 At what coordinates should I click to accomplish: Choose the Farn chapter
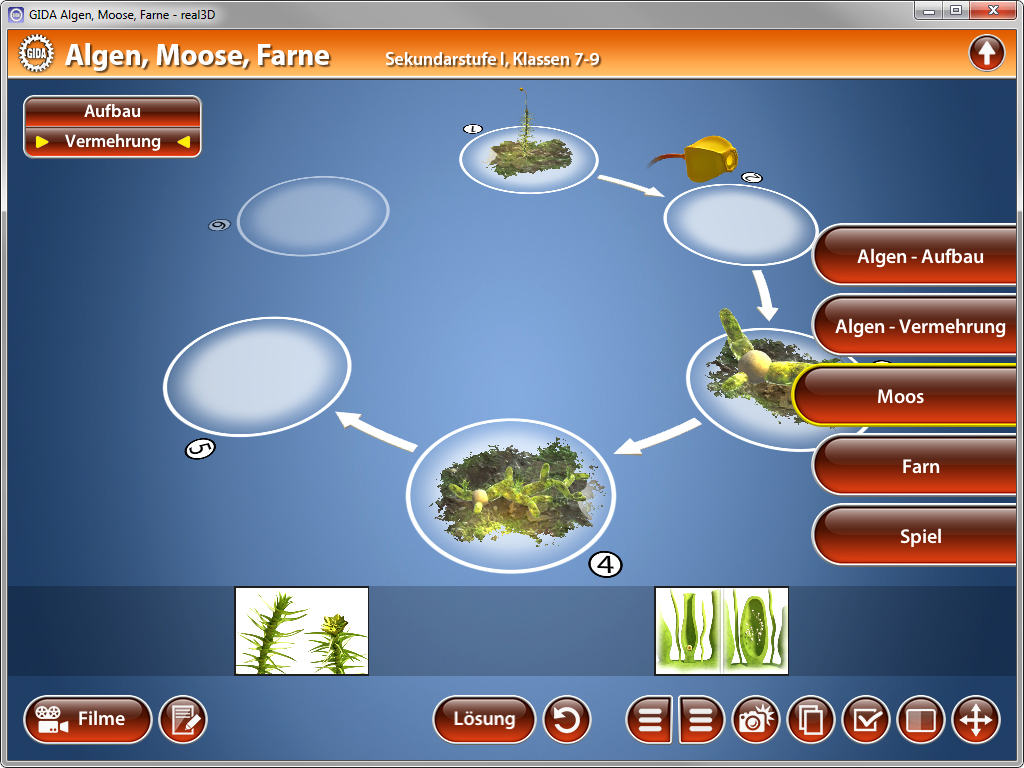(x=920, y=467)
